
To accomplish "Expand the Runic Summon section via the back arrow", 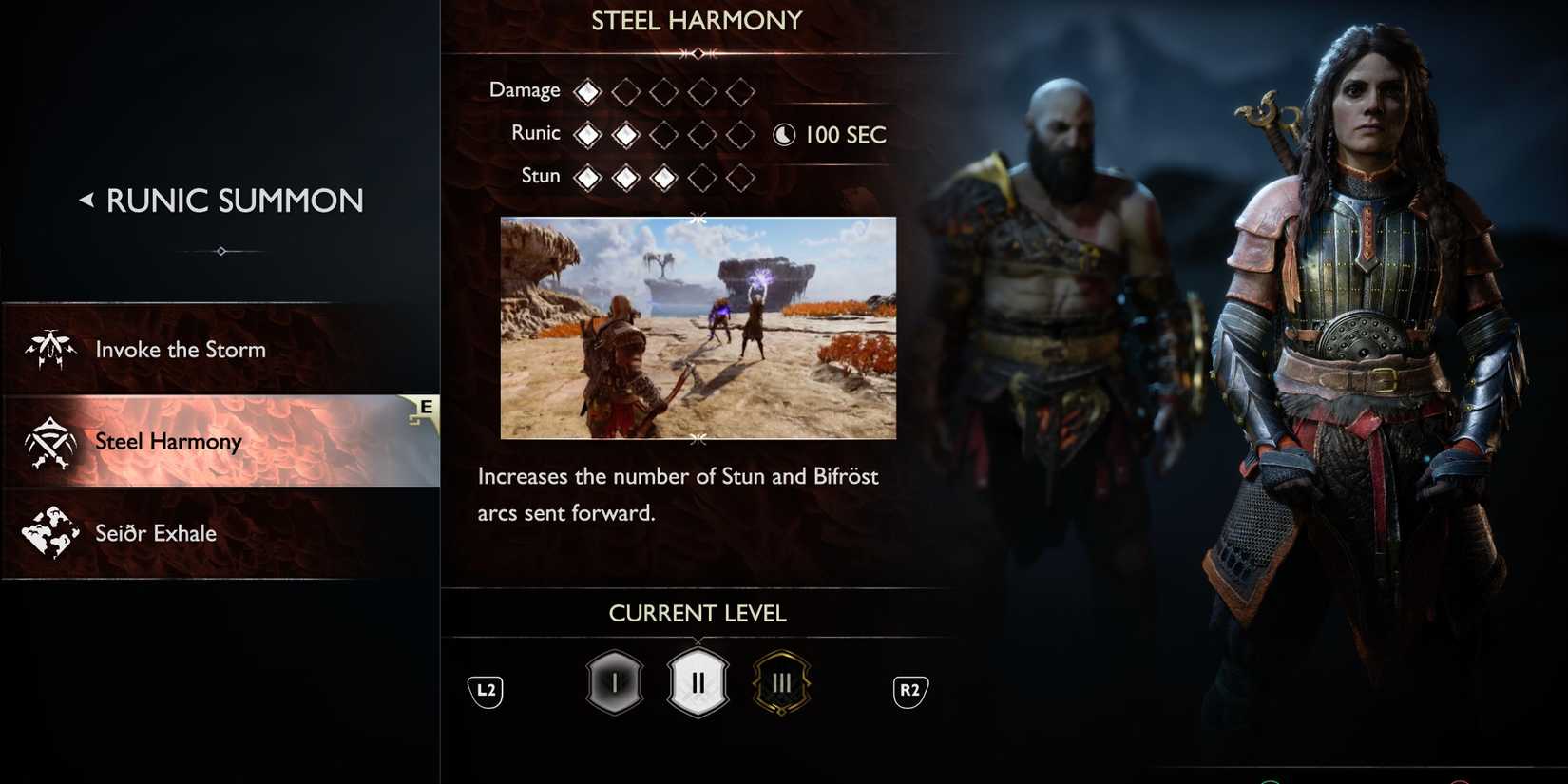I will coord(87,200).
